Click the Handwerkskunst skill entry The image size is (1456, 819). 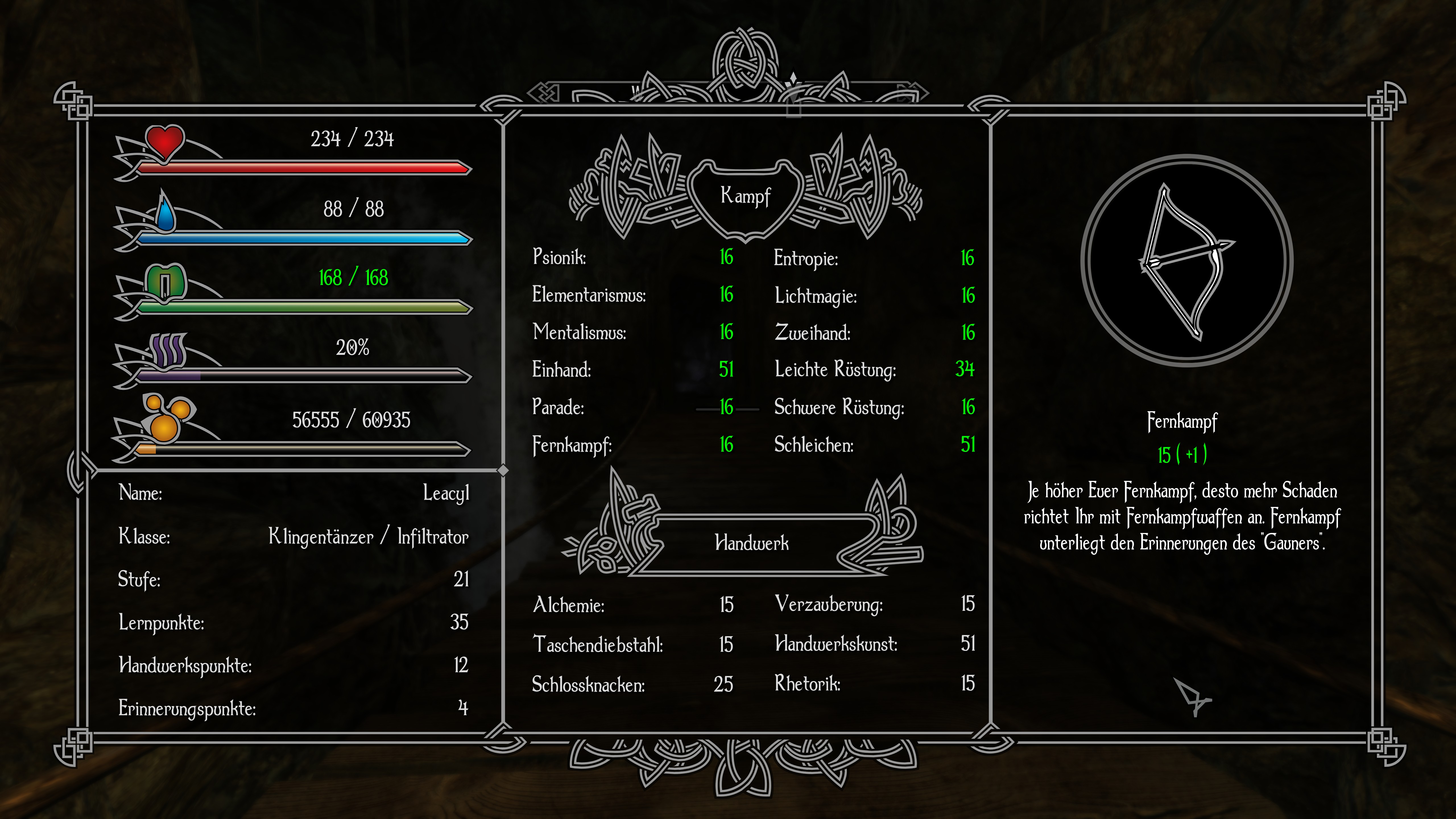point(874,643)
